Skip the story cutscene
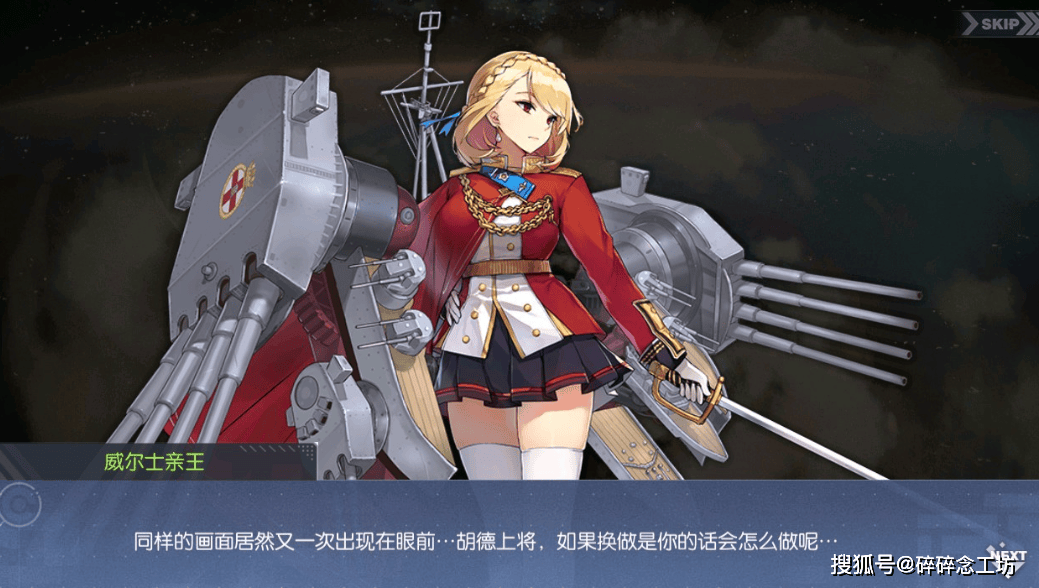This screenshot has height=588, width=1039. [x=997, y=24]
